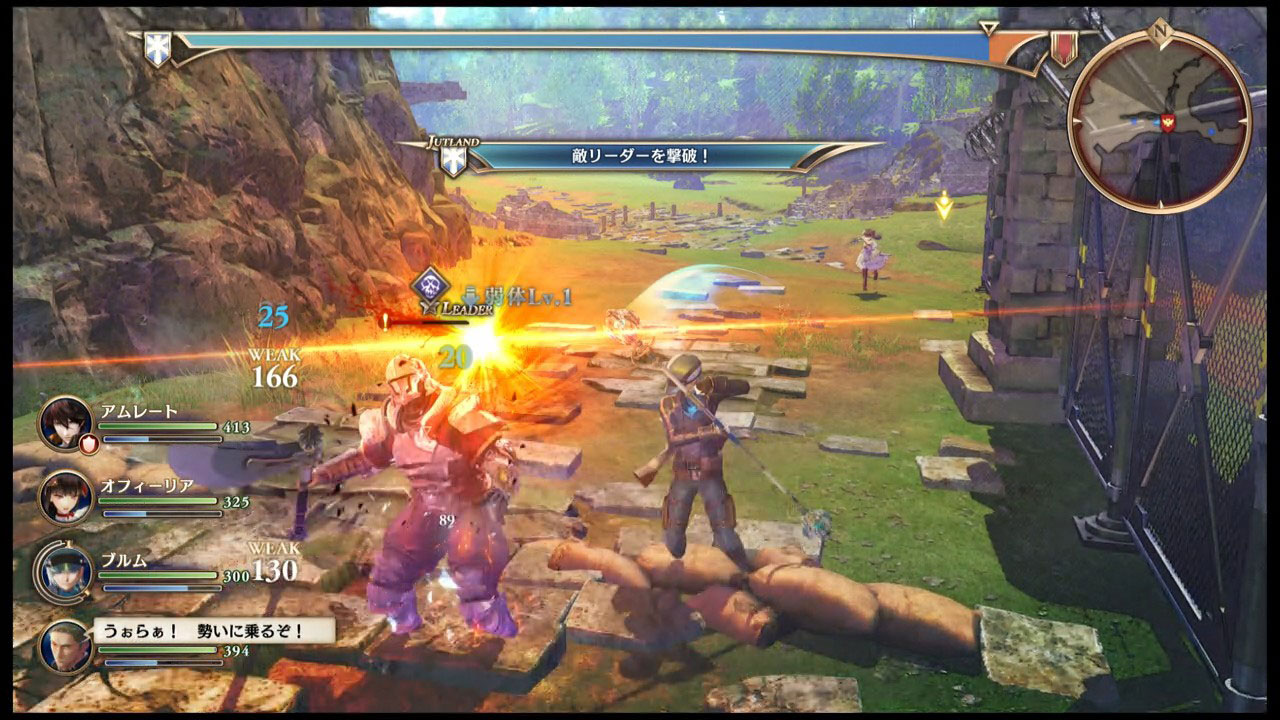Open the circular minimap
The height and width of the screenshot is (720, 1280).
[x=1159, y=121]
